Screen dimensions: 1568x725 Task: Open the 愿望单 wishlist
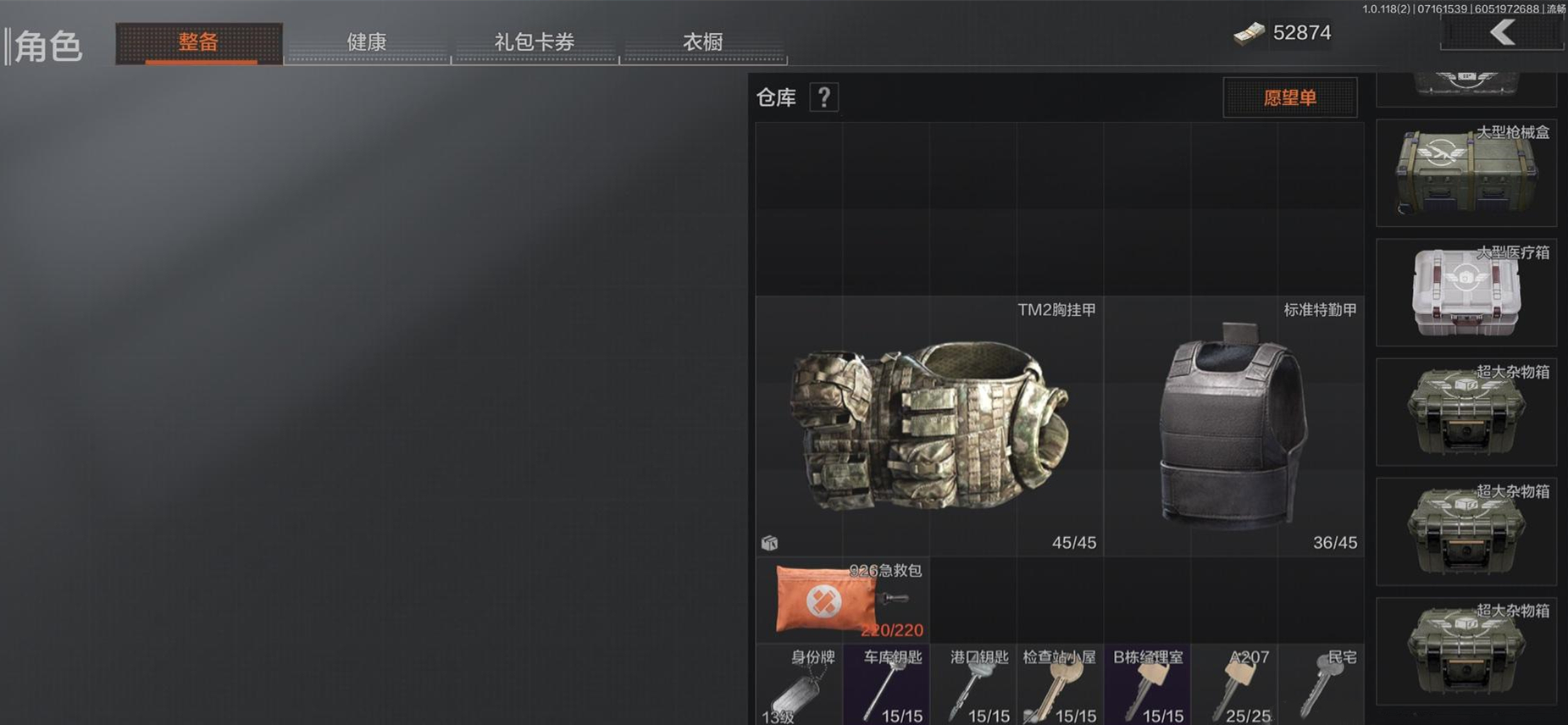coord(1288,97)
